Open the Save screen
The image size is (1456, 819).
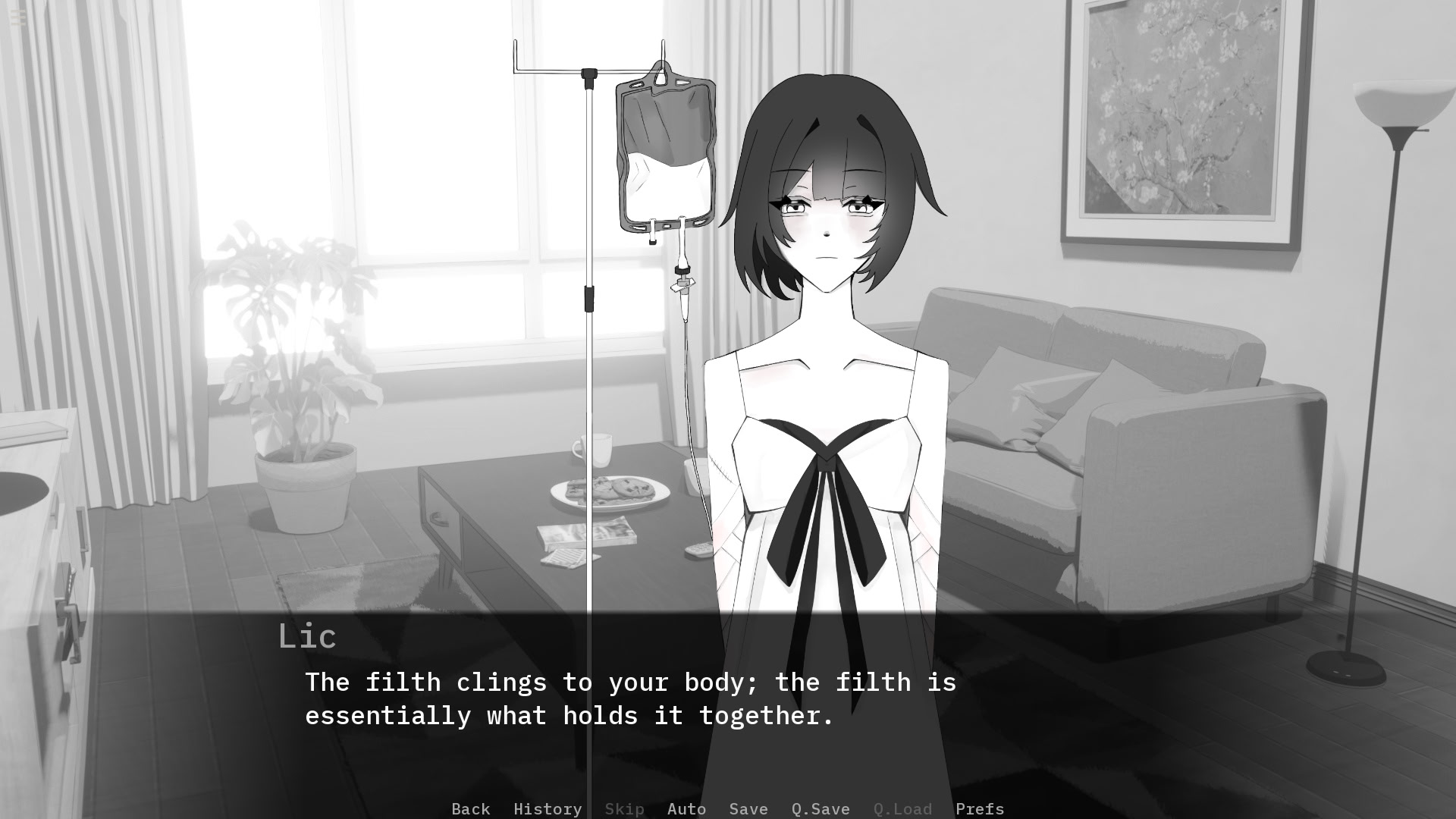click(x=748, y=808)
